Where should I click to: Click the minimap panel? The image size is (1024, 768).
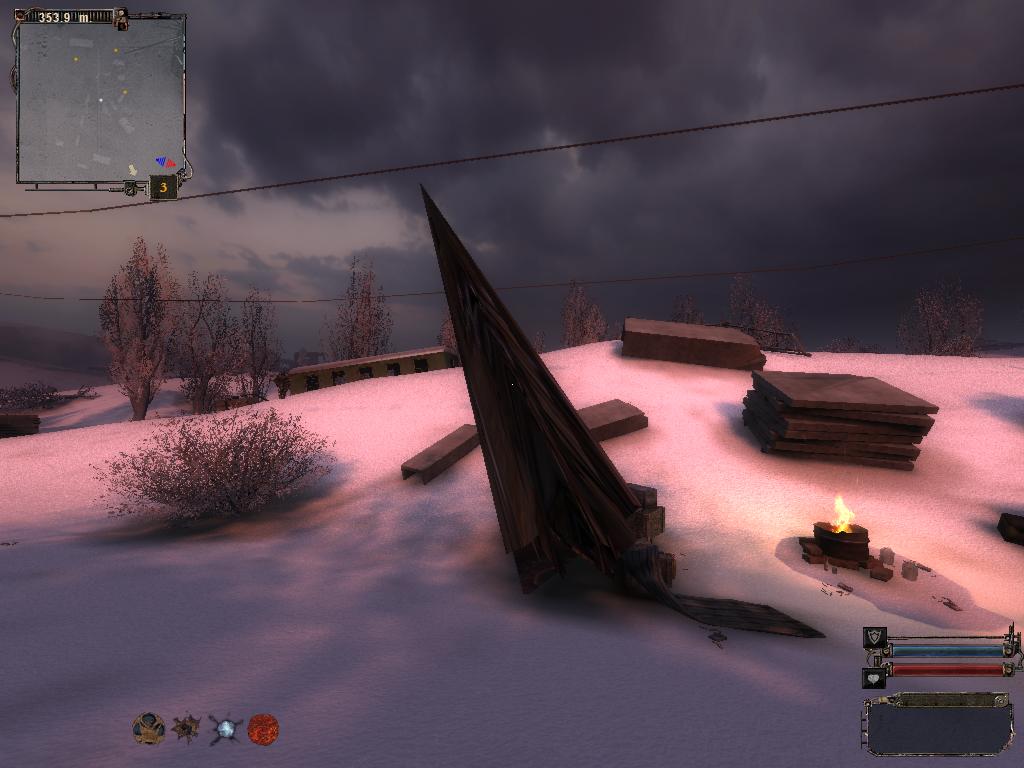[x=100, y=100]
